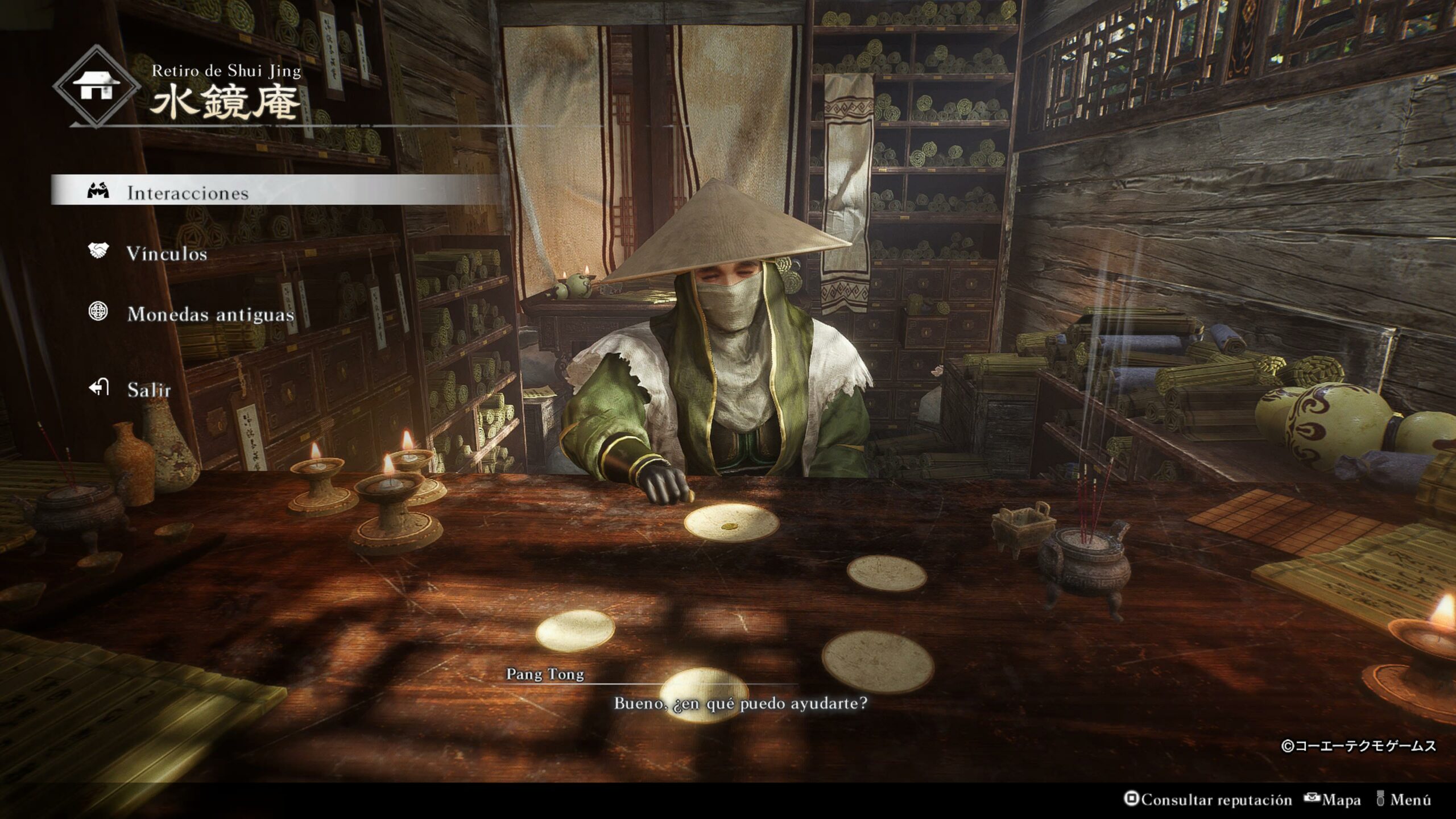Open the Interacciones menu entry
The height and width of the screenshot is (819, 1456).
point(188,193)
